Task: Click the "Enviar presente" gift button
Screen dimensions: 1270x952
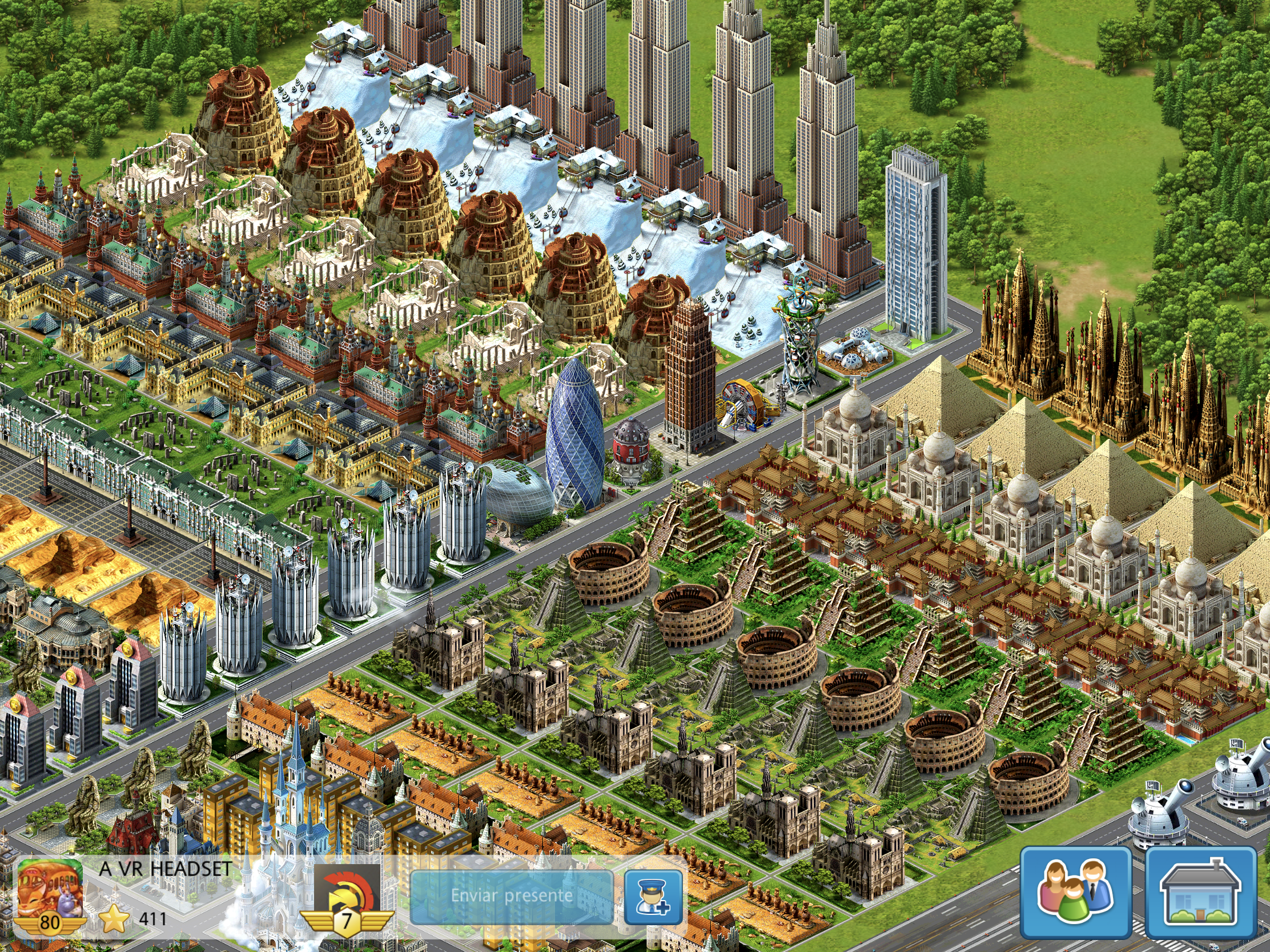Action: coord(511,895)
